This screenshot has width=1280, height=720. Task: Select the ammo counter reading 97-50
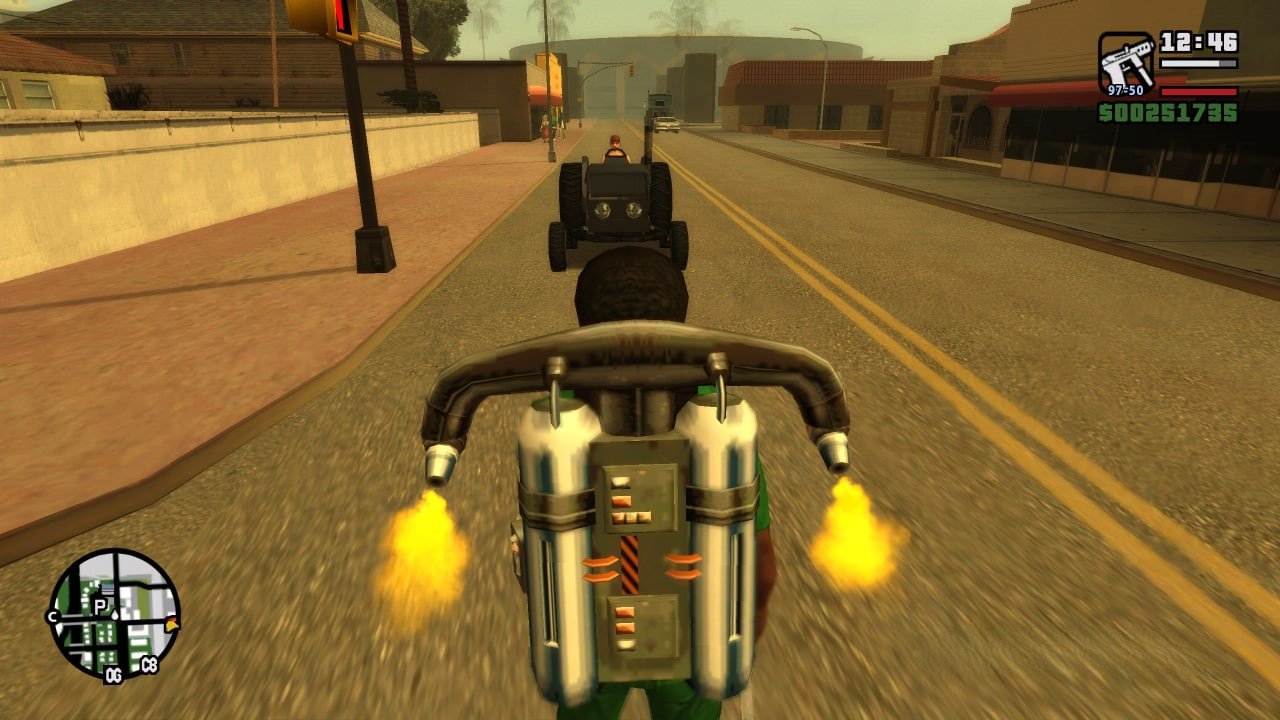[x=1126, y=90]
